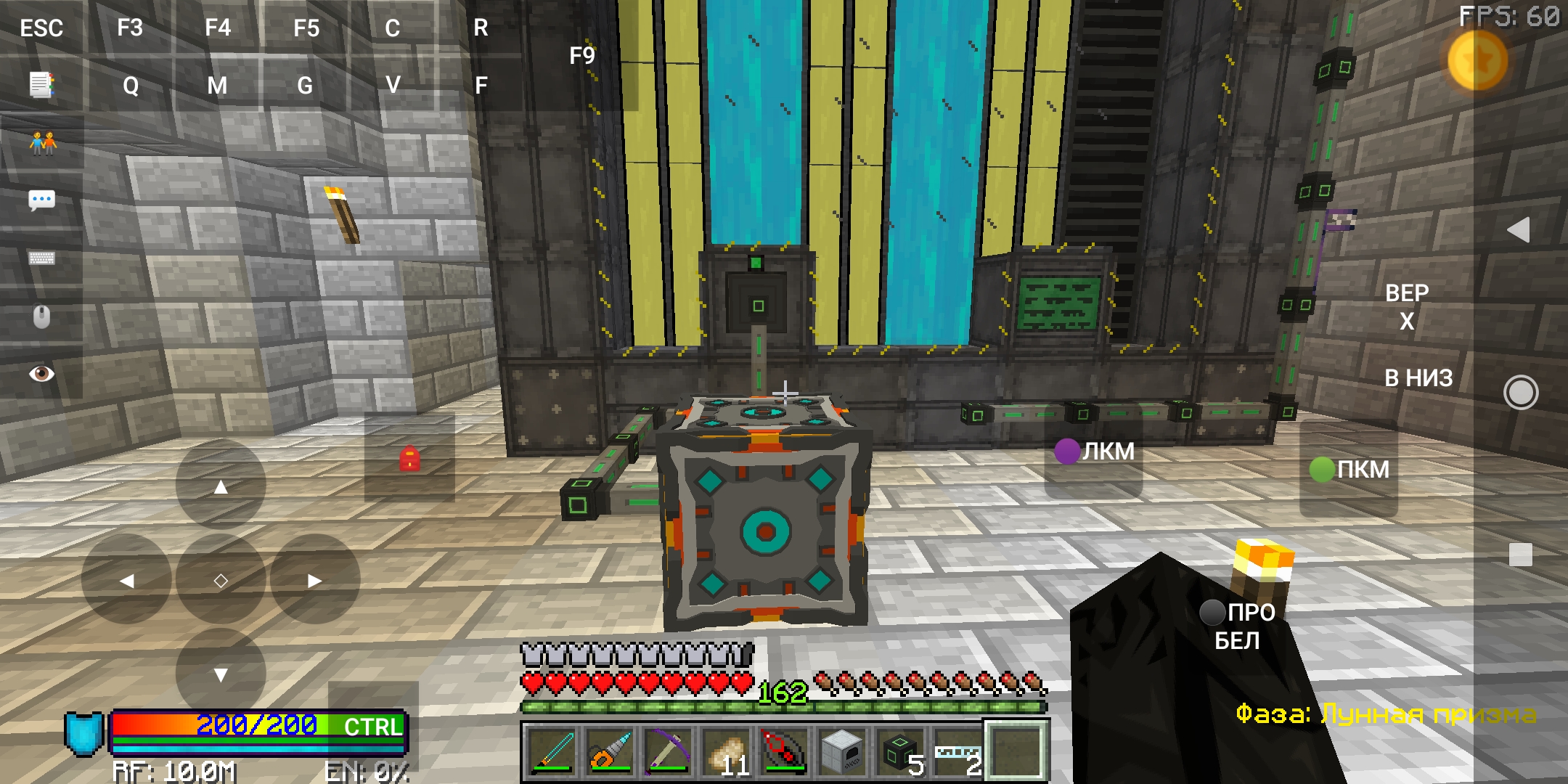Show the on-screen keyboard

click(x=41, y=258)
